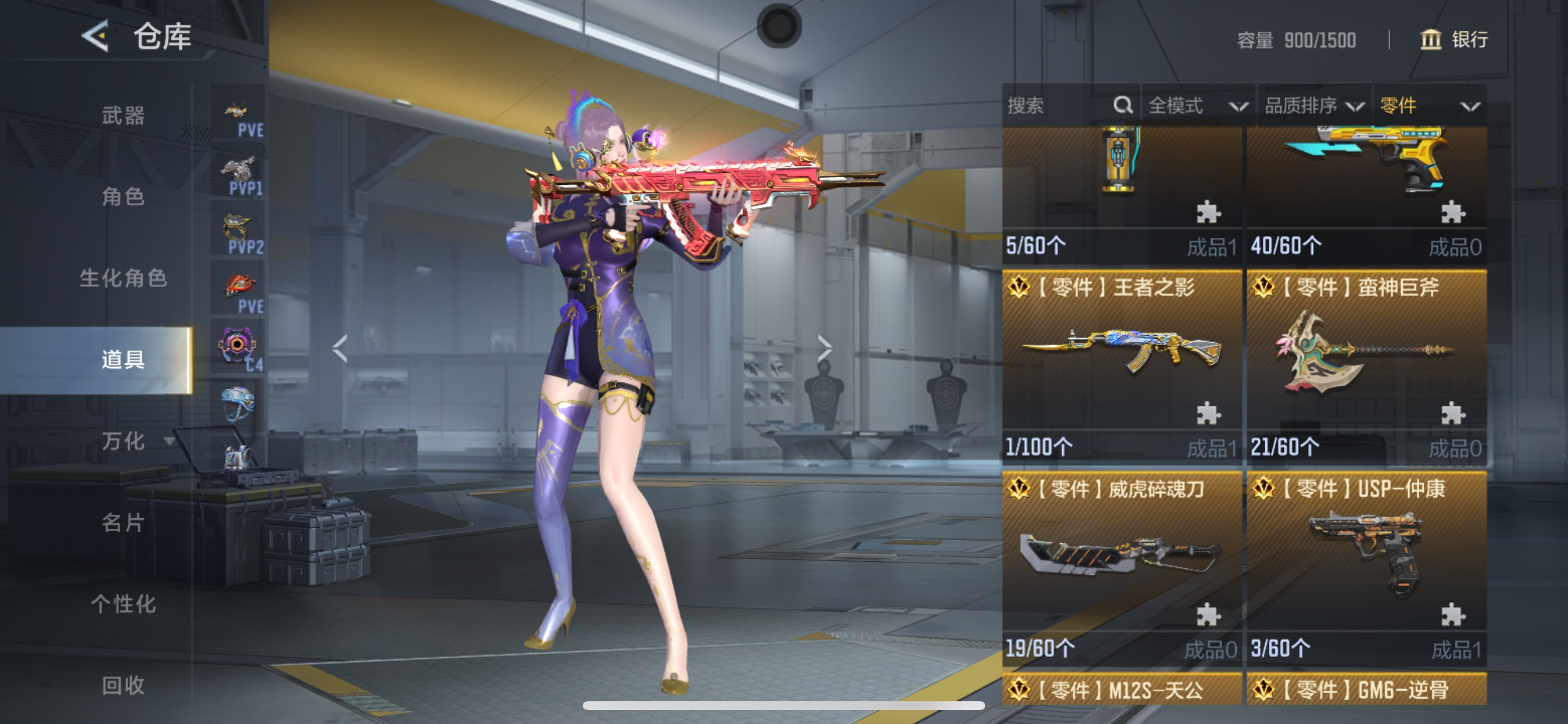
Task: Rotate character preview with the right arrow
Action: tap(824, 349)
